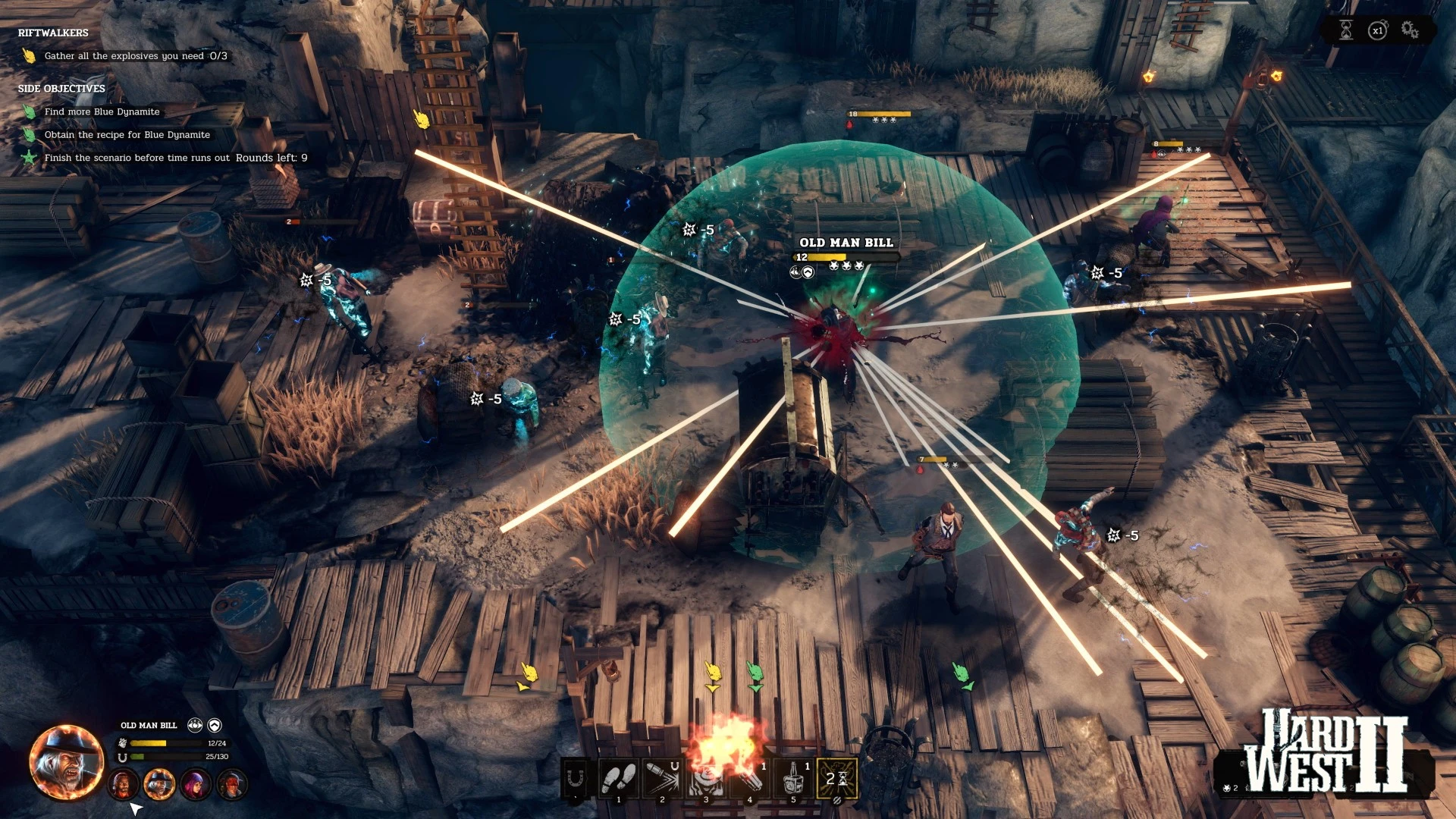1456x819 pixels.
Task: Click the horseshoe luck slot in the hotbar
Action: [576, 778]
